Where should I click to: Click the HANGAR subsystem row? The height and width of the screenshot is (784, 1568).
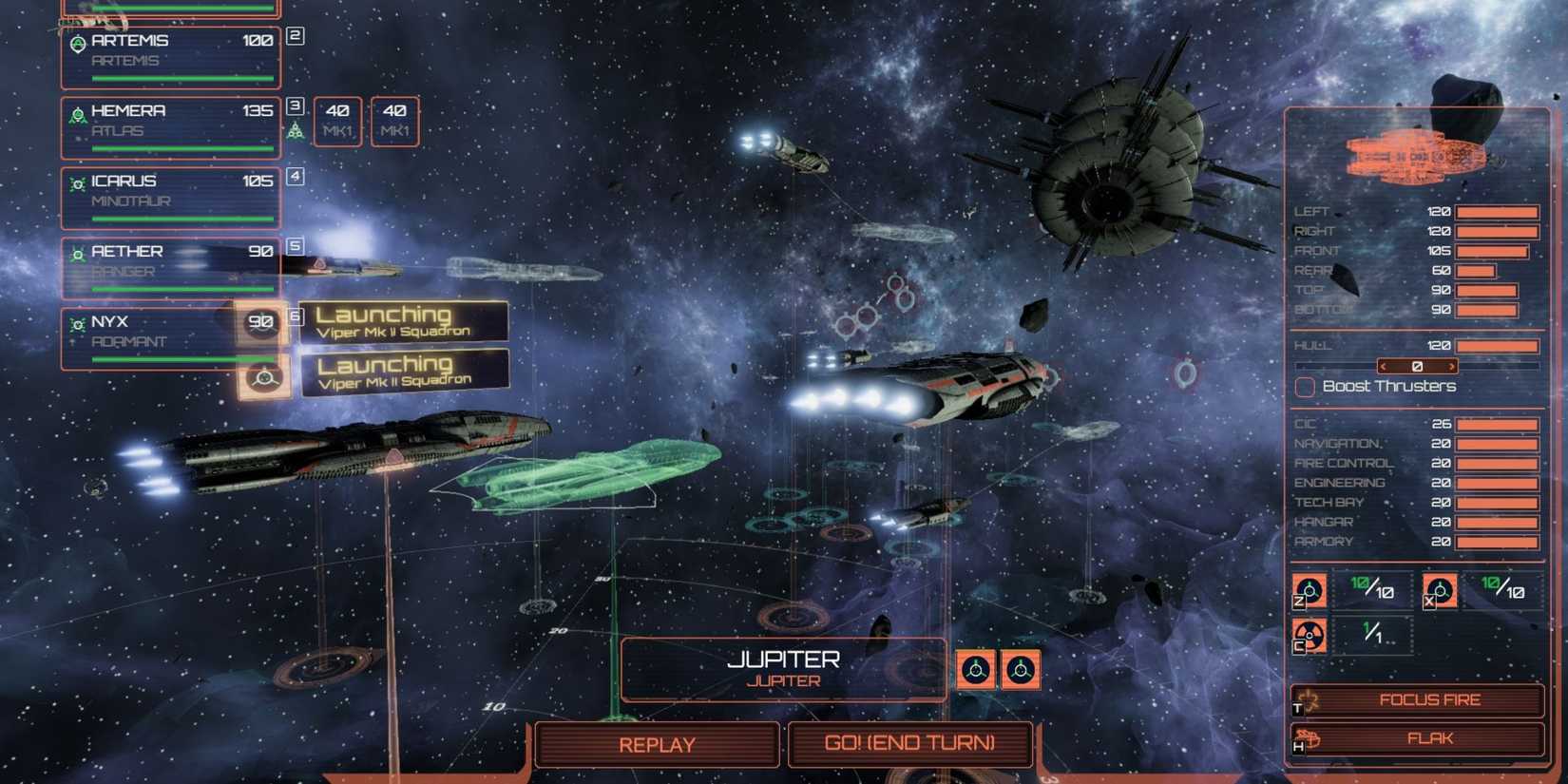point(1330,521)
